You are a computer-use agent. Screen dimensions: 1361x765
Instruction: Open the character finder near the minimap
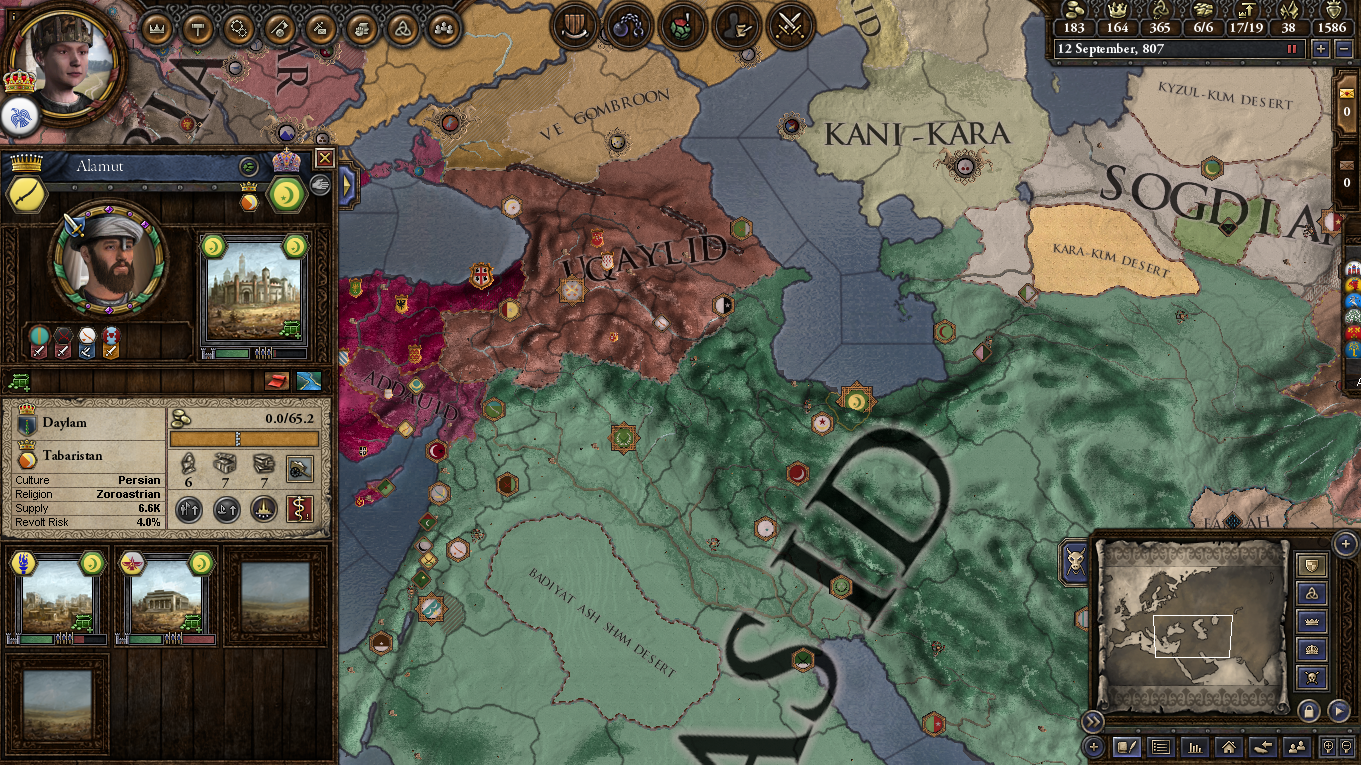tap(1297, 748)
